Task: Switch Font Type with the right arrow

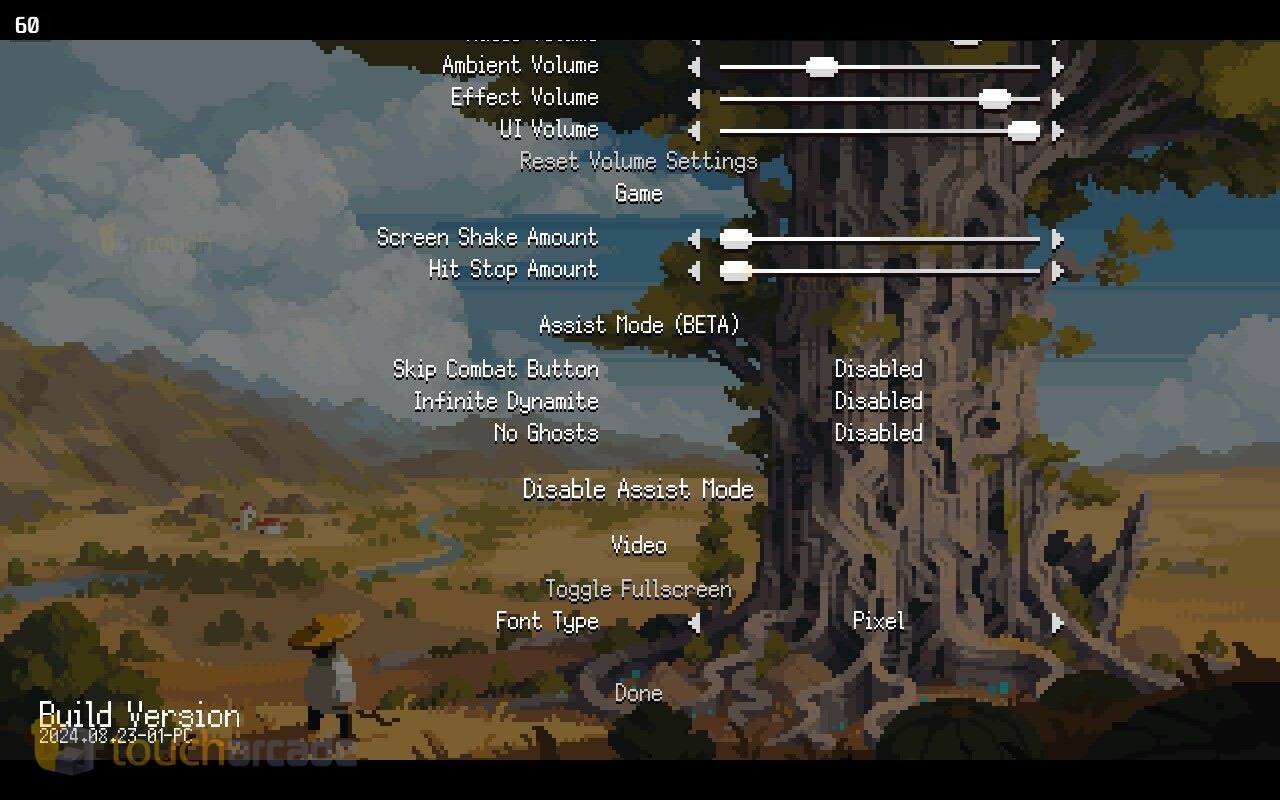Action: (x=1057, y=623)
